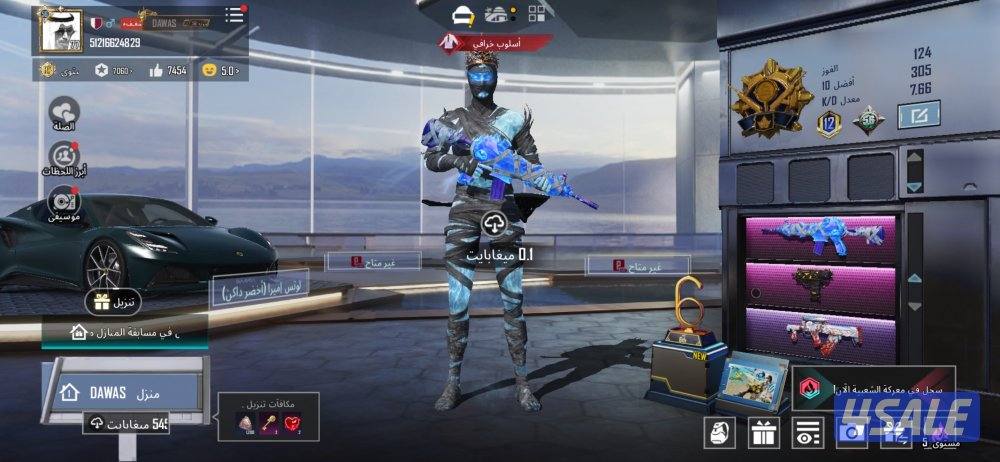This screenshot has height=462, width=1000.
Task: Switch to the four-squares grid tab
Action: tap(538, 13)
